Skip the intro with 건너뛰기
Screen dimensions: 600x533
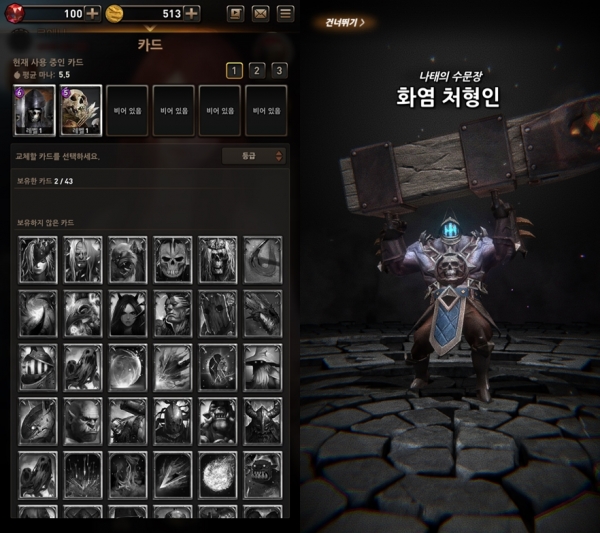point(345,21)
